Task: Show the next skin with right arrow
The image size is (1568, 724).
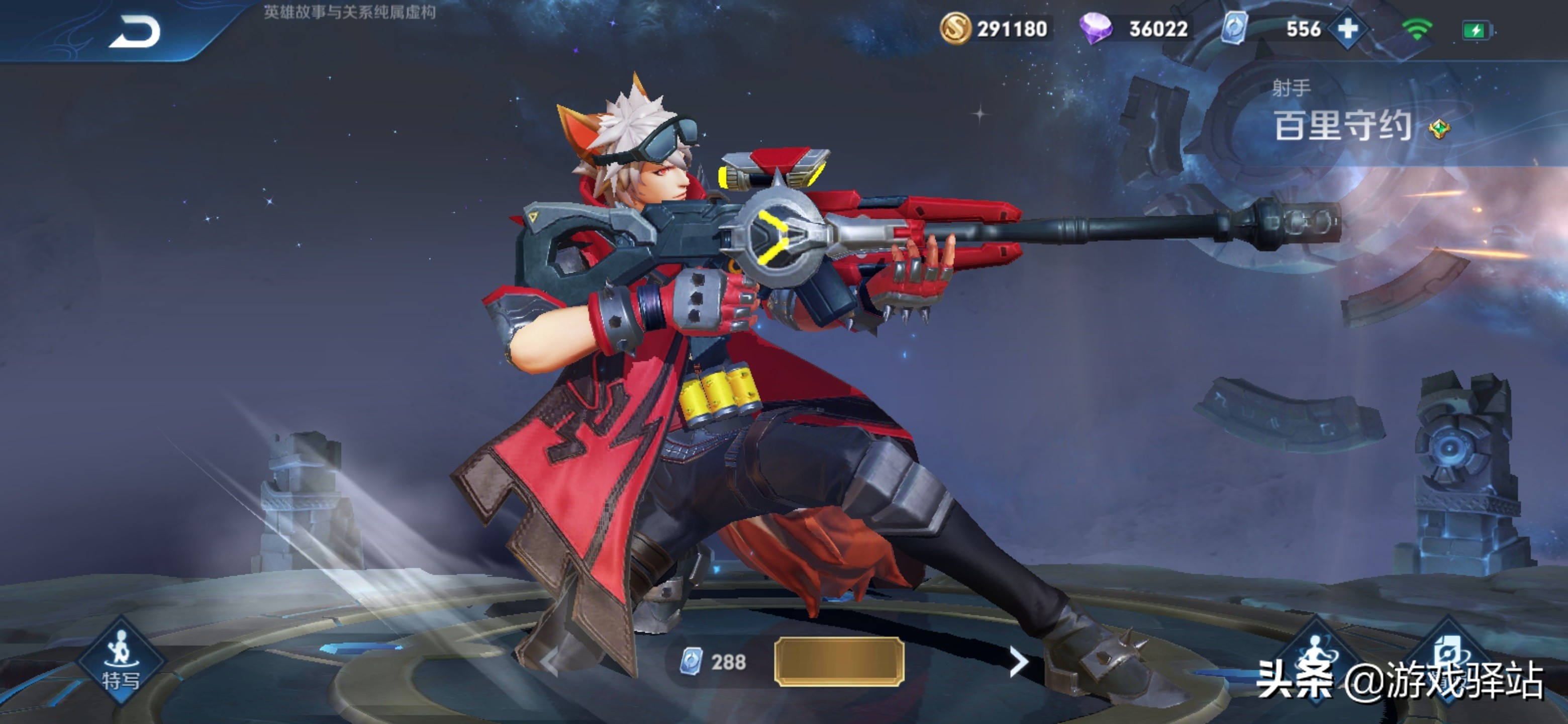Action: point(1018,661)
